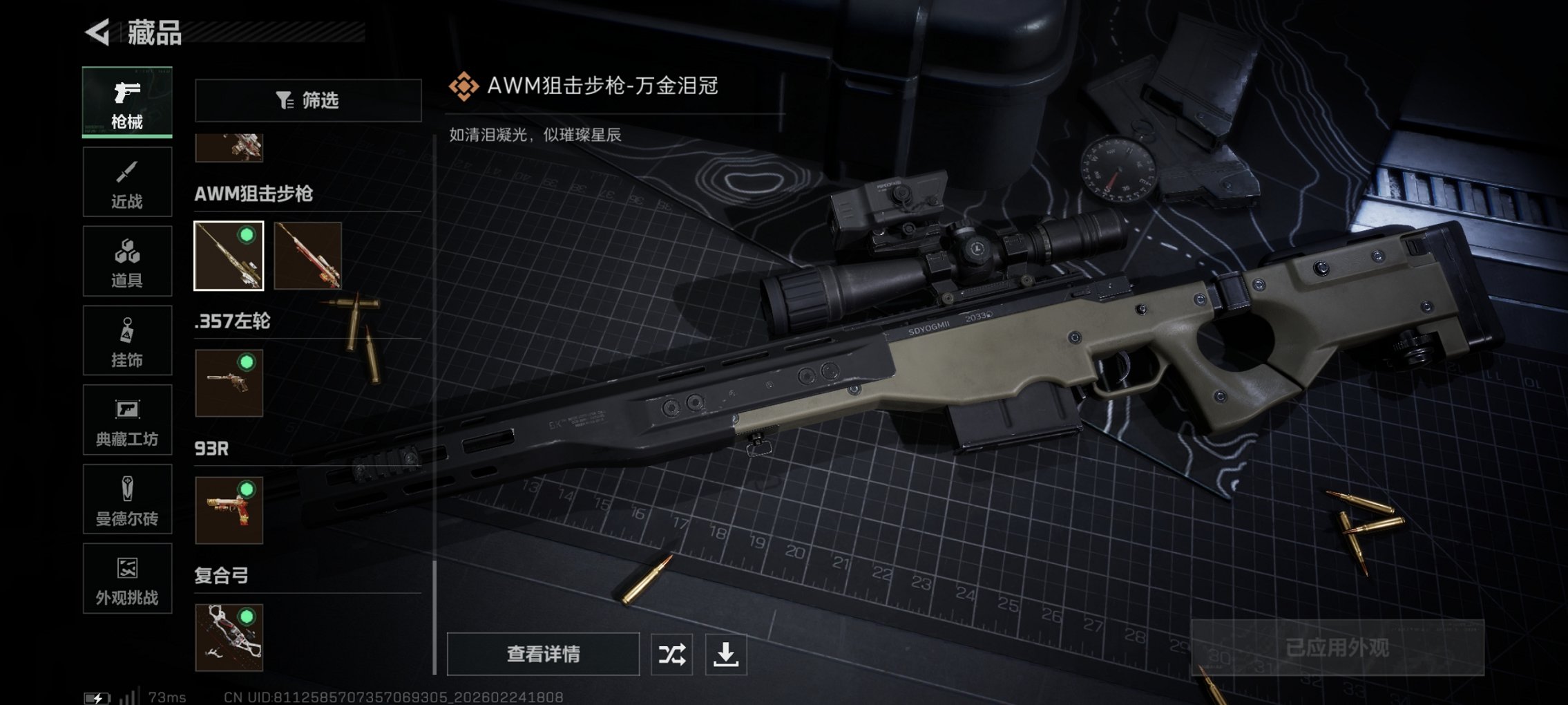Switch to the 近战 melee tab

(126, 181)
